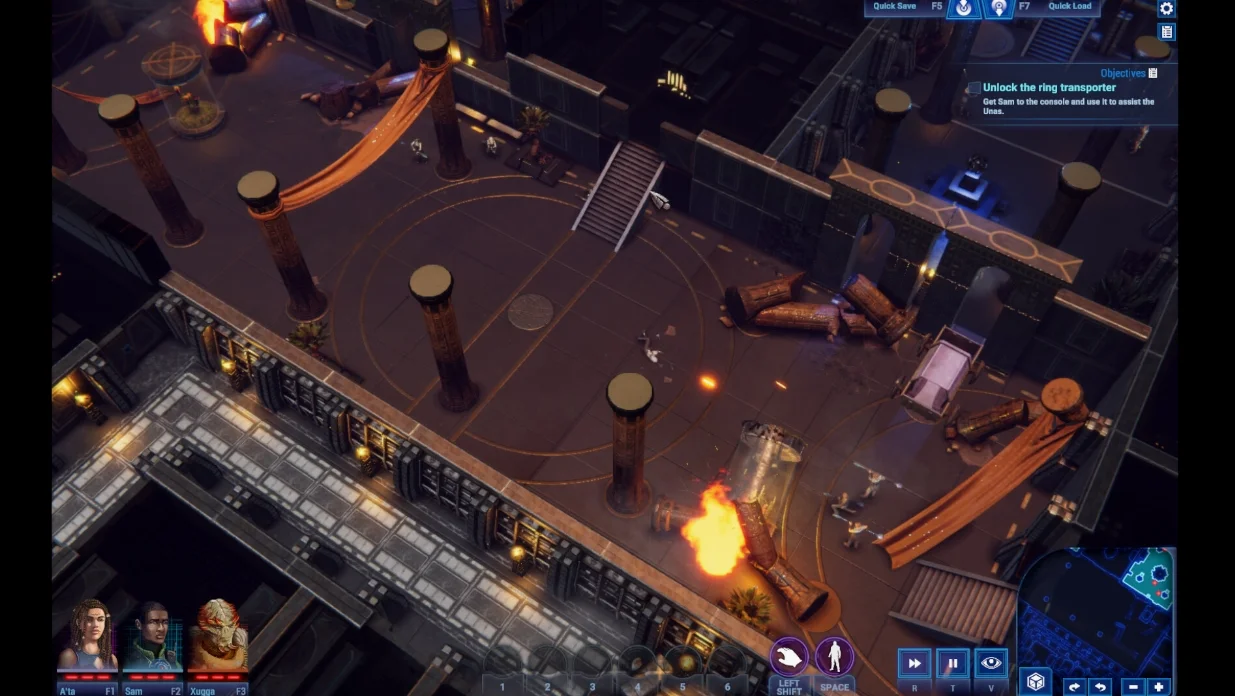Click on the minimap
This screenshot has height=696, width=1235.
pyautogui.click(x=1098, y=608)
